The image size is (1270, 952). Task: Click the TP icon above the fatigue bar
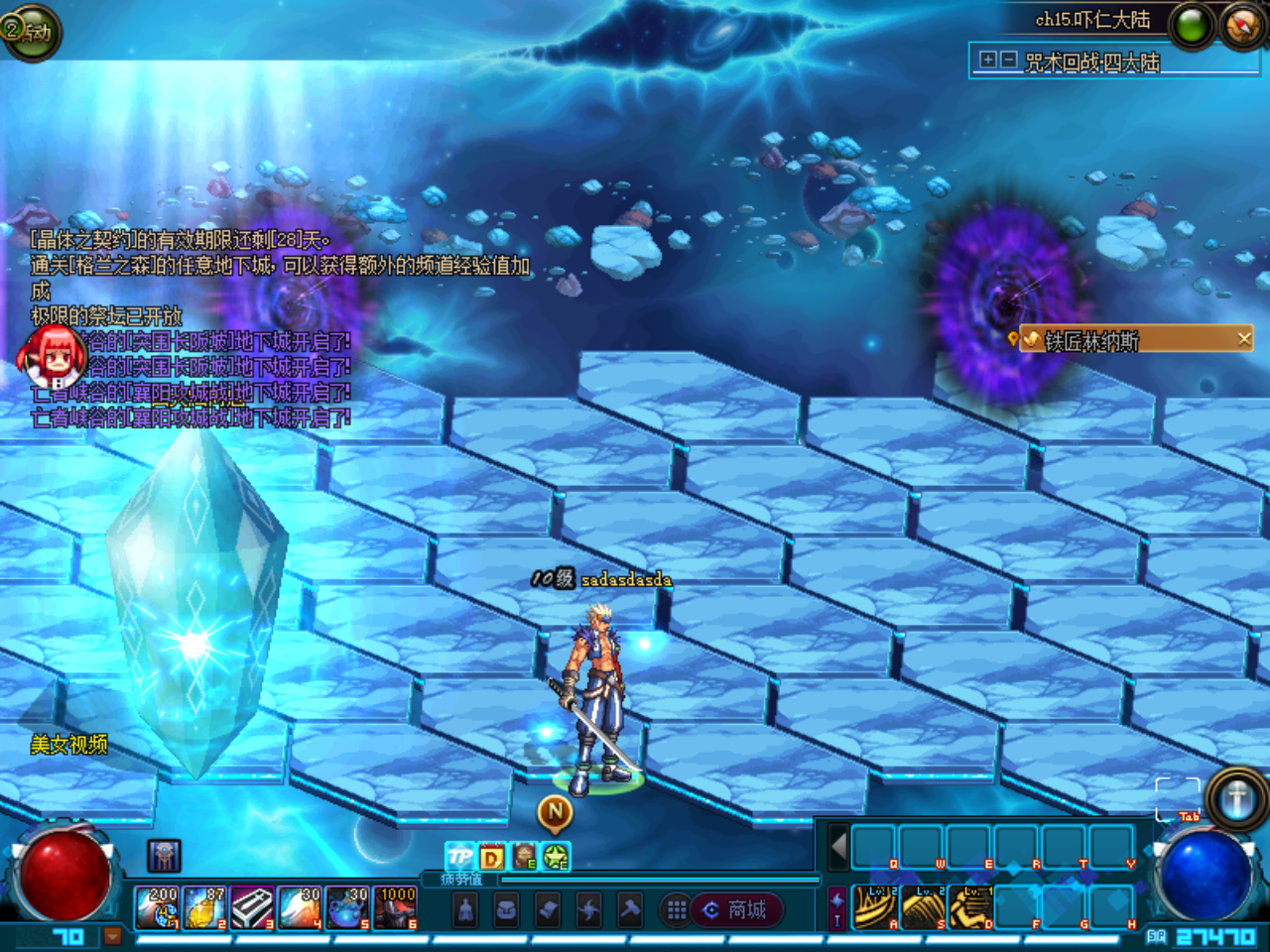[459, 856]
